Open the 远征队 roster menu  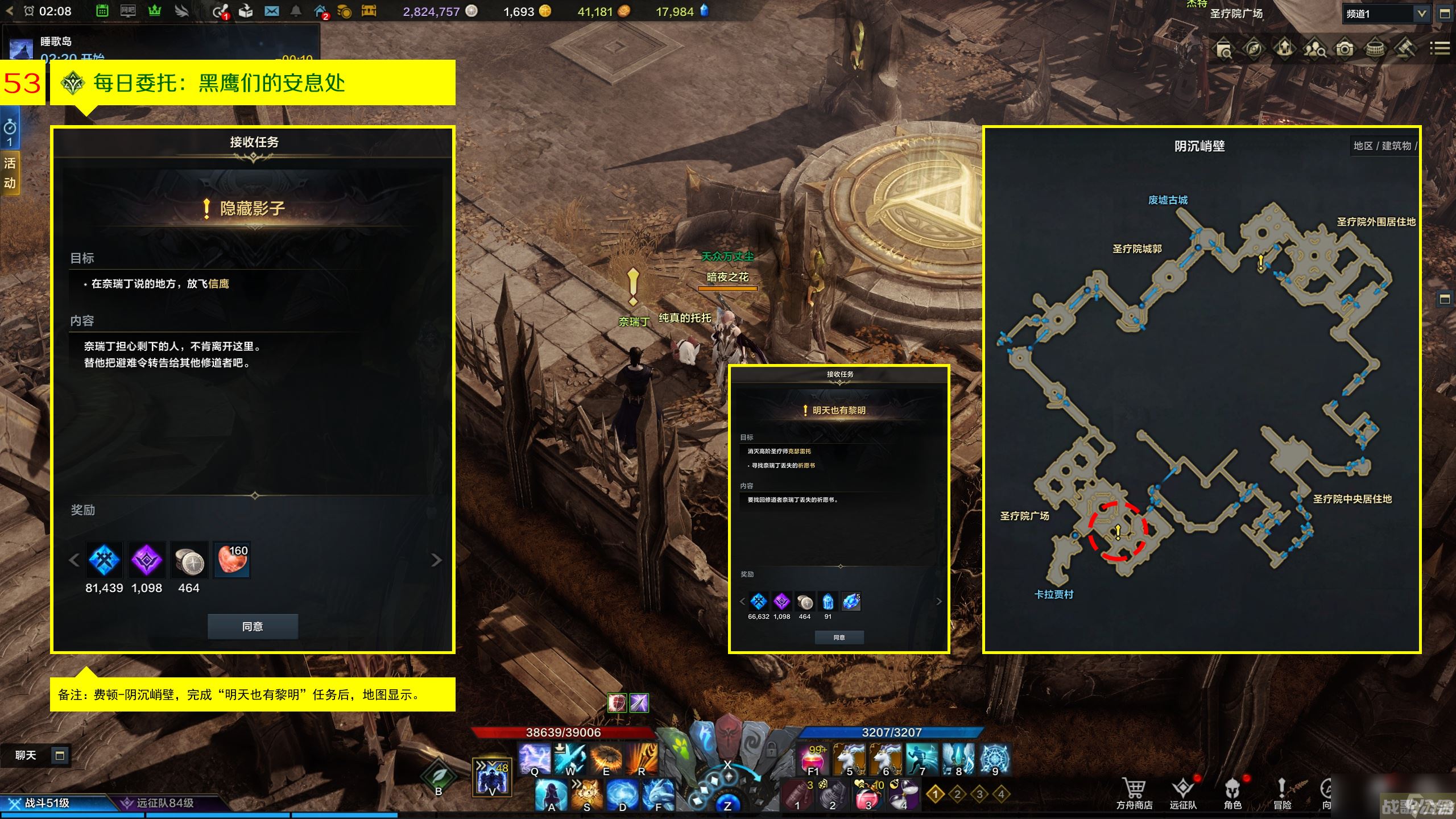click(1183, 792)
